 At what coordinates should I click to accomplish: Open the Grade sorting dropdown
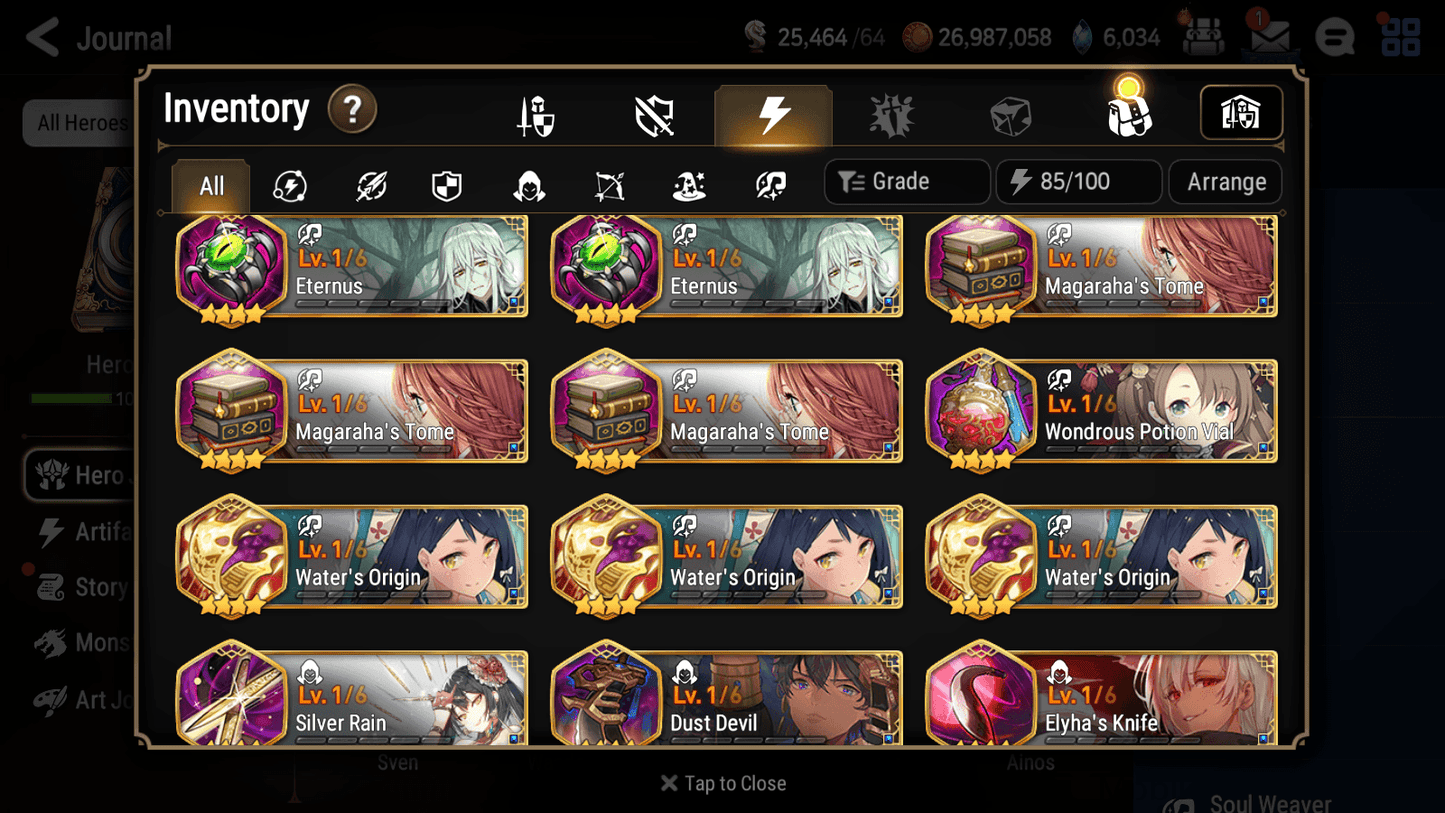(906, 181)
